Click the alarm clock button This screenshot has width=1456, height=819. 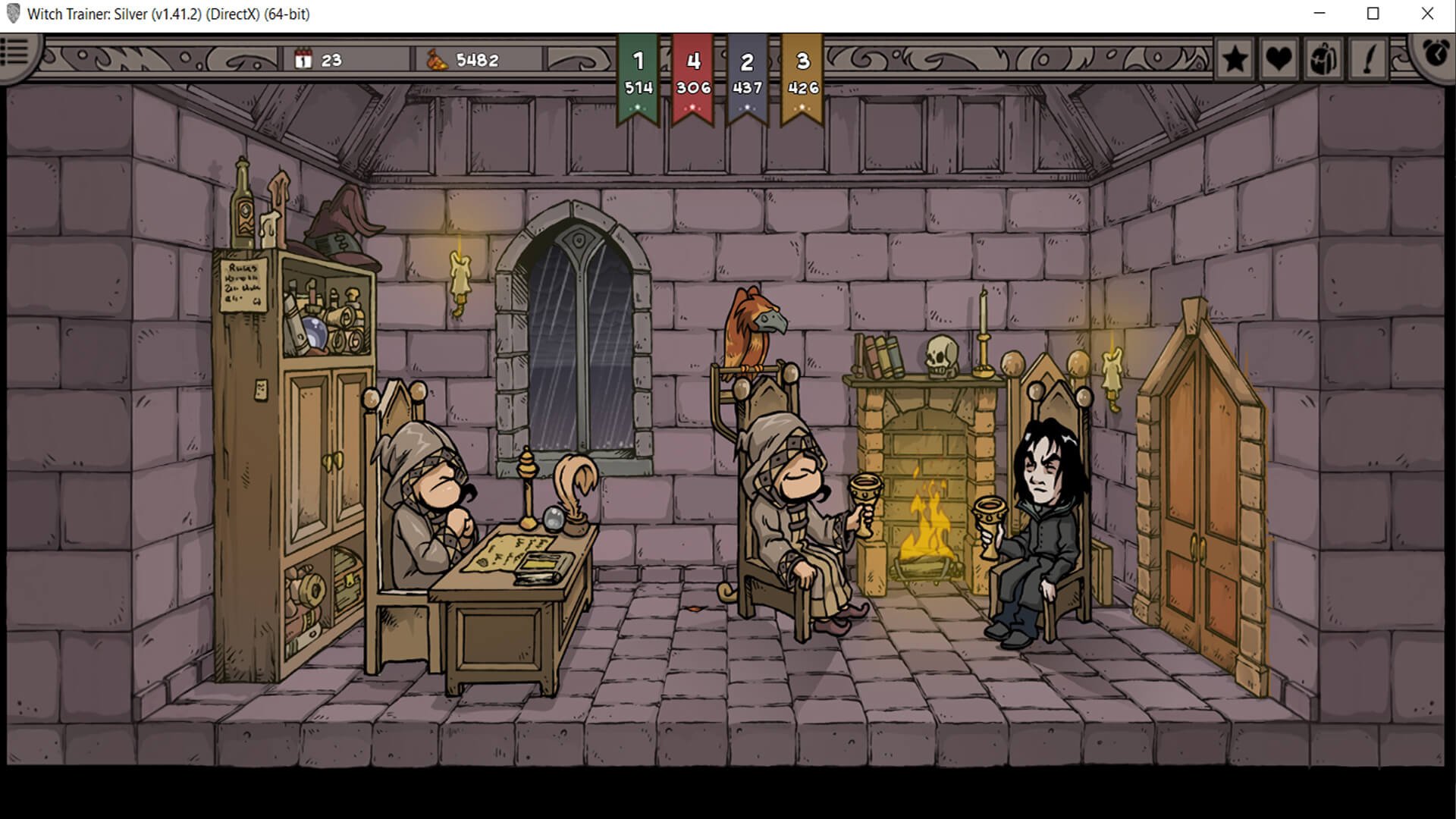(1436, 52)
